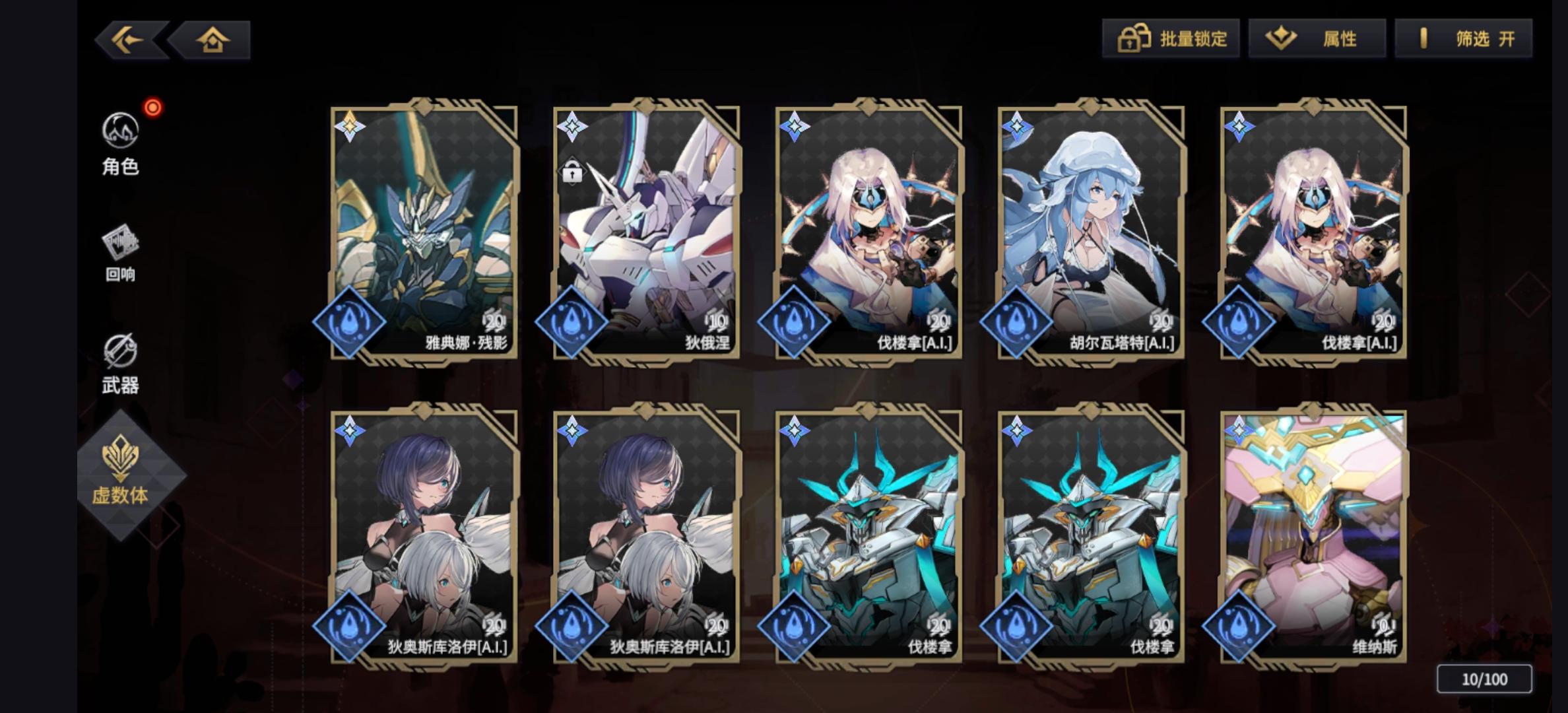Click the home icon in top bar
Image resolution: width=1568 pixels, height=713 pixels.
212,40
